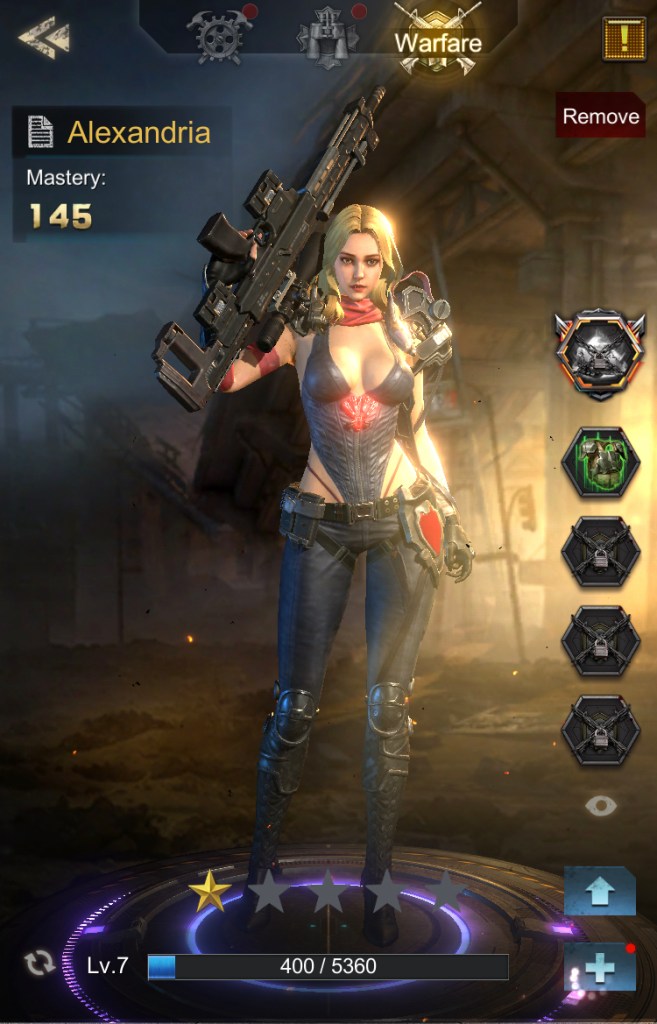Remove Alexandria from the slot
The height and width of the screenshot is (1024, 657).
tap(600, 116)
